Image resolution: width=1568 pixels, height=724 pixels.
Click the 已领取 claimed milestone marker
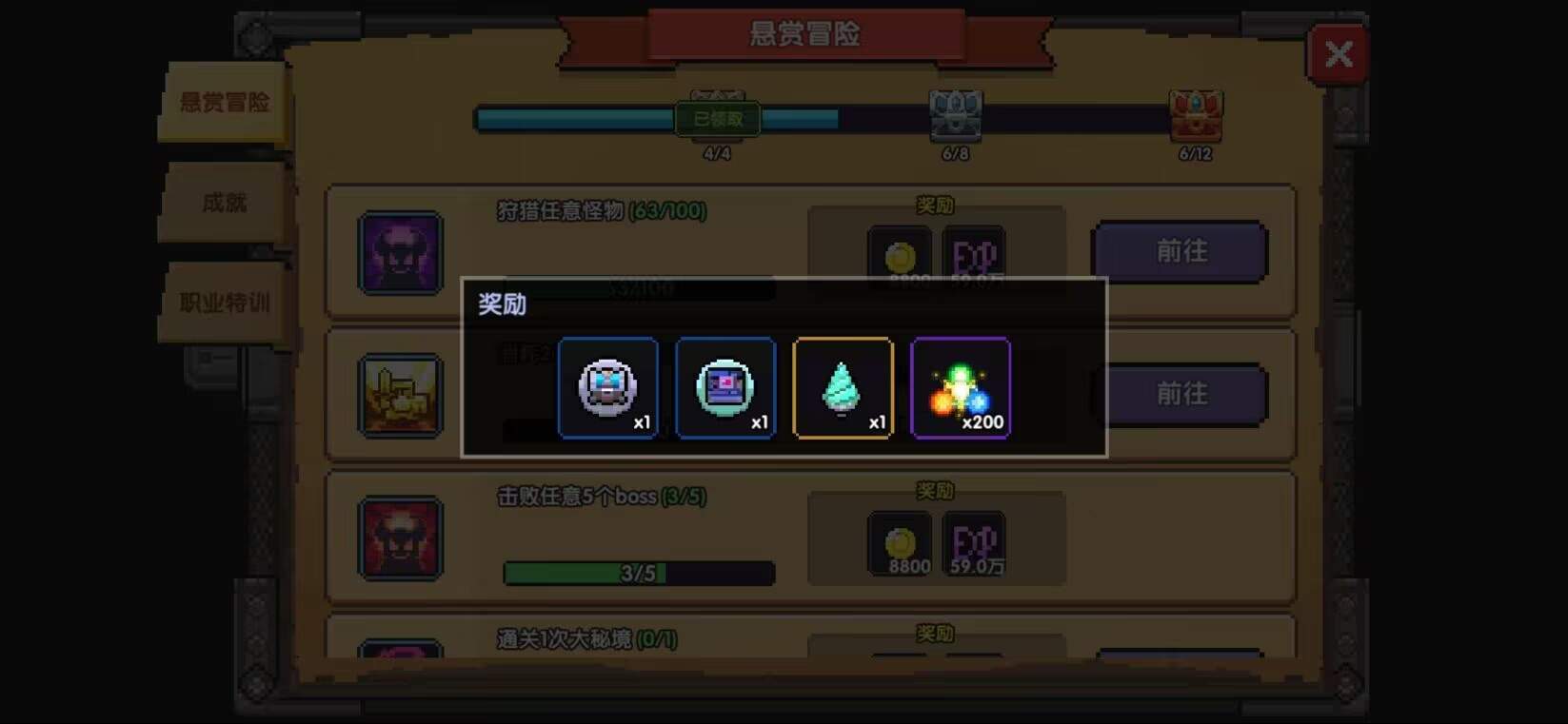coord(716,118)
